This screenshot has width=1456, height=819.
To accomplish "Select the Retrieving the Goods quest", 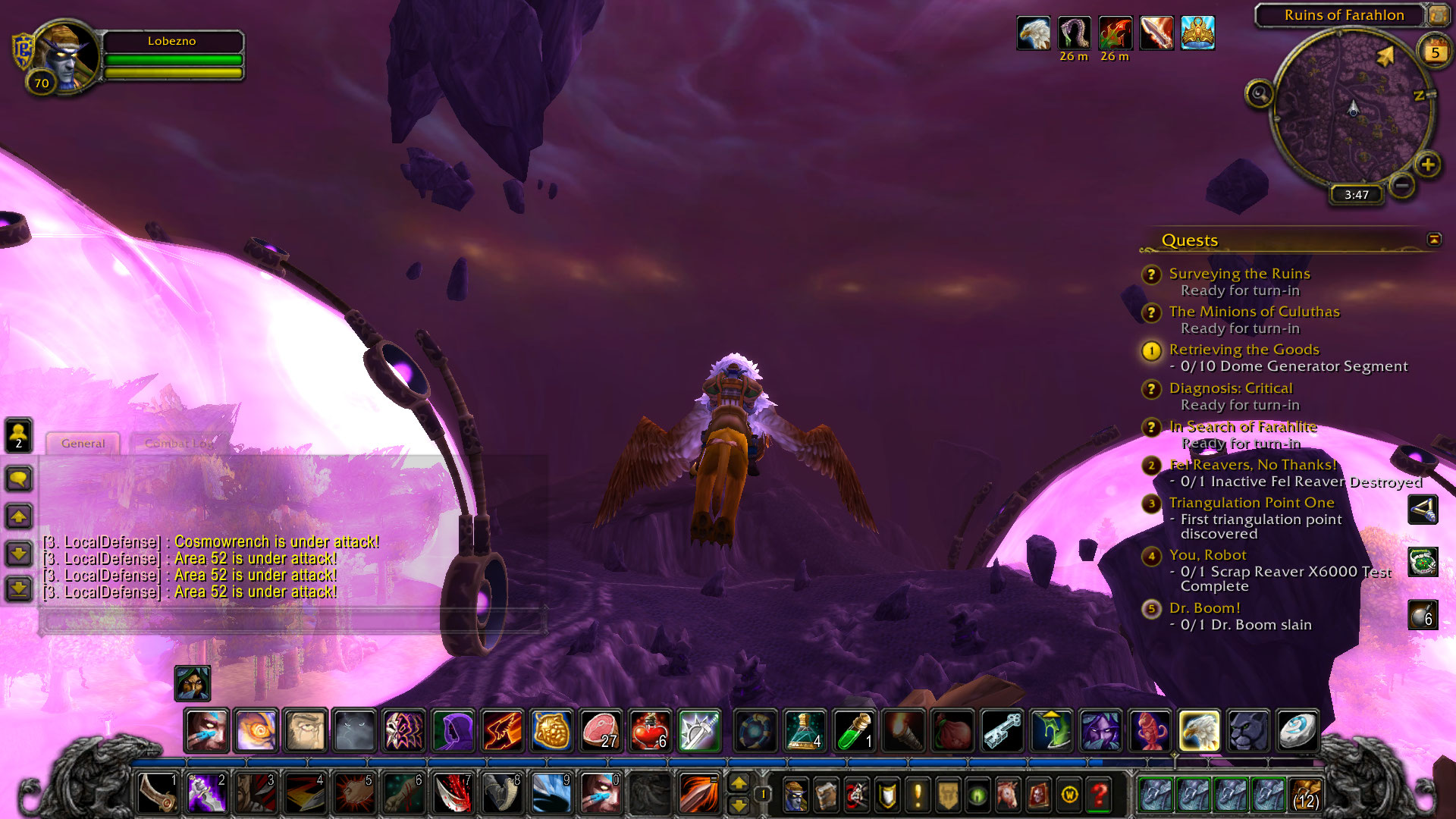I will click(x=1244, y=350).
